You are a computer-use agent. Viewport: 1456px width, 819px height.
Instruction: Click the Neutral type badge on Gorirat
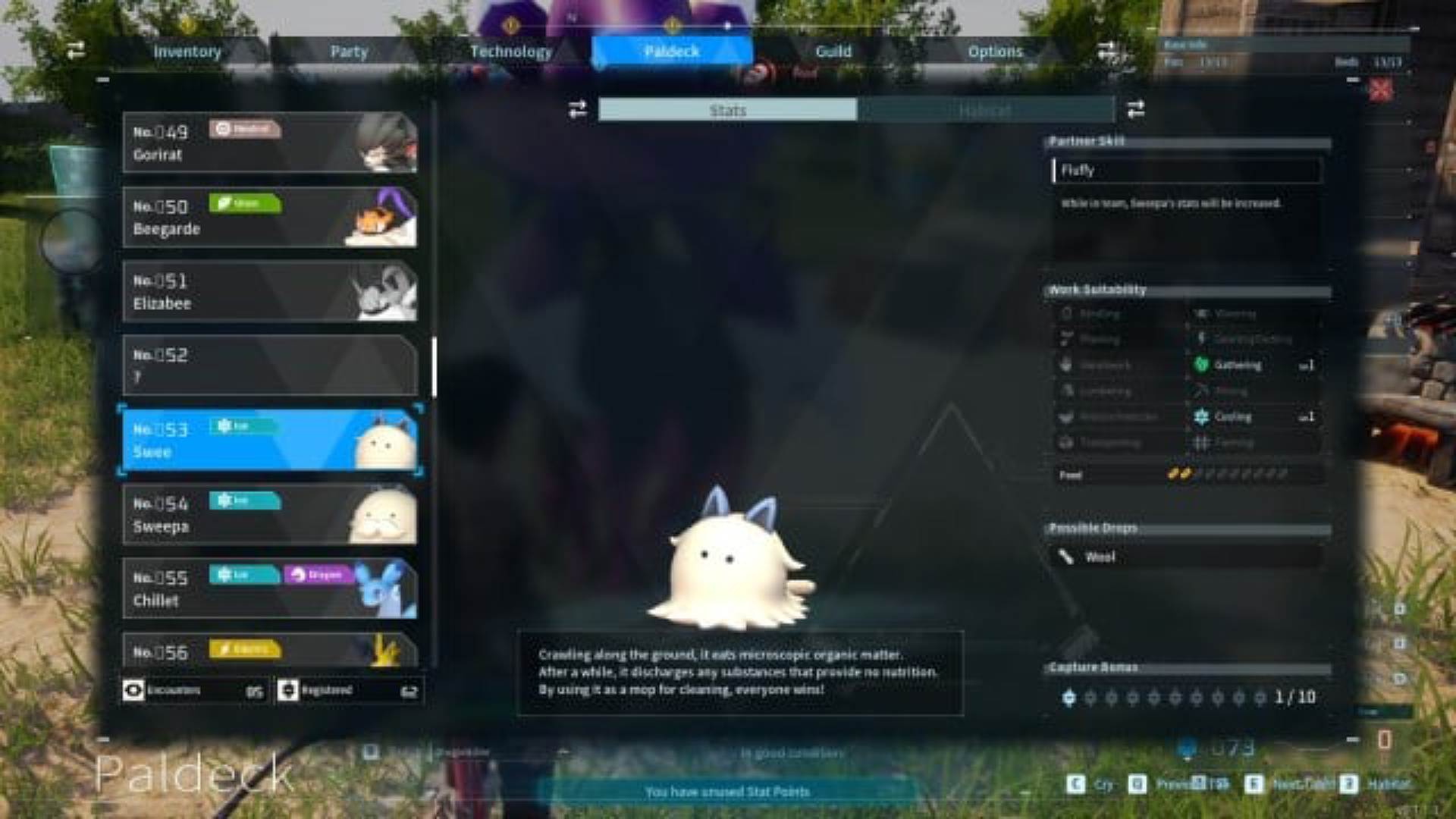[244, 128]
